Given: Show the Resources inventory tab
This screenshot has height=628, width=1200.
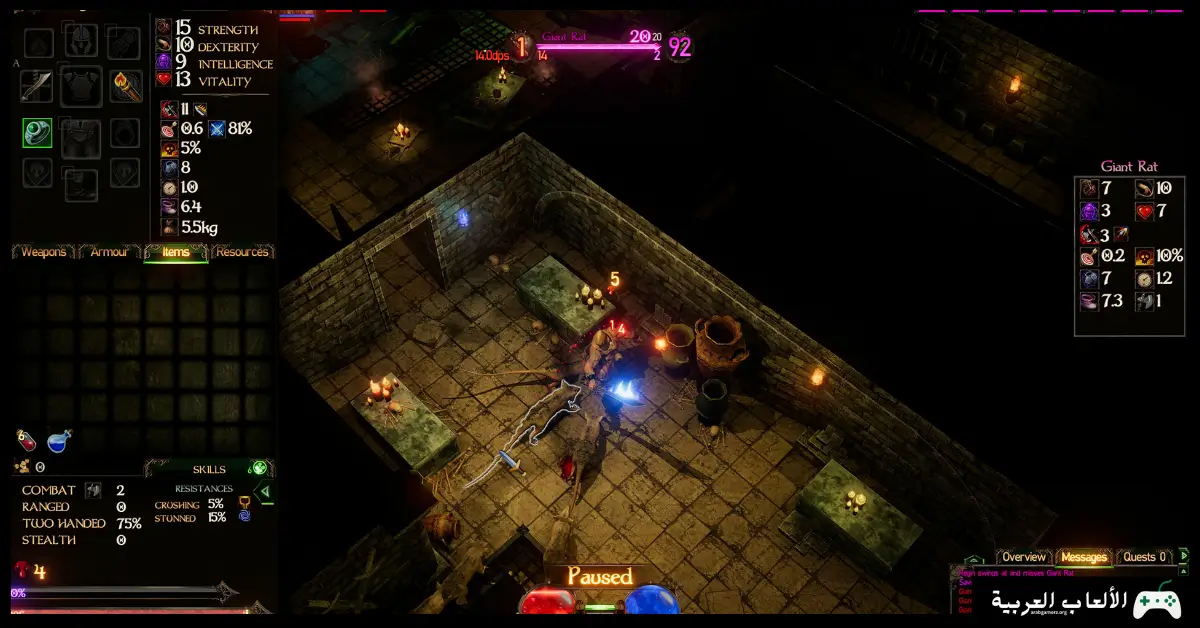Looking at the screenshot, I should coord(242,252).
